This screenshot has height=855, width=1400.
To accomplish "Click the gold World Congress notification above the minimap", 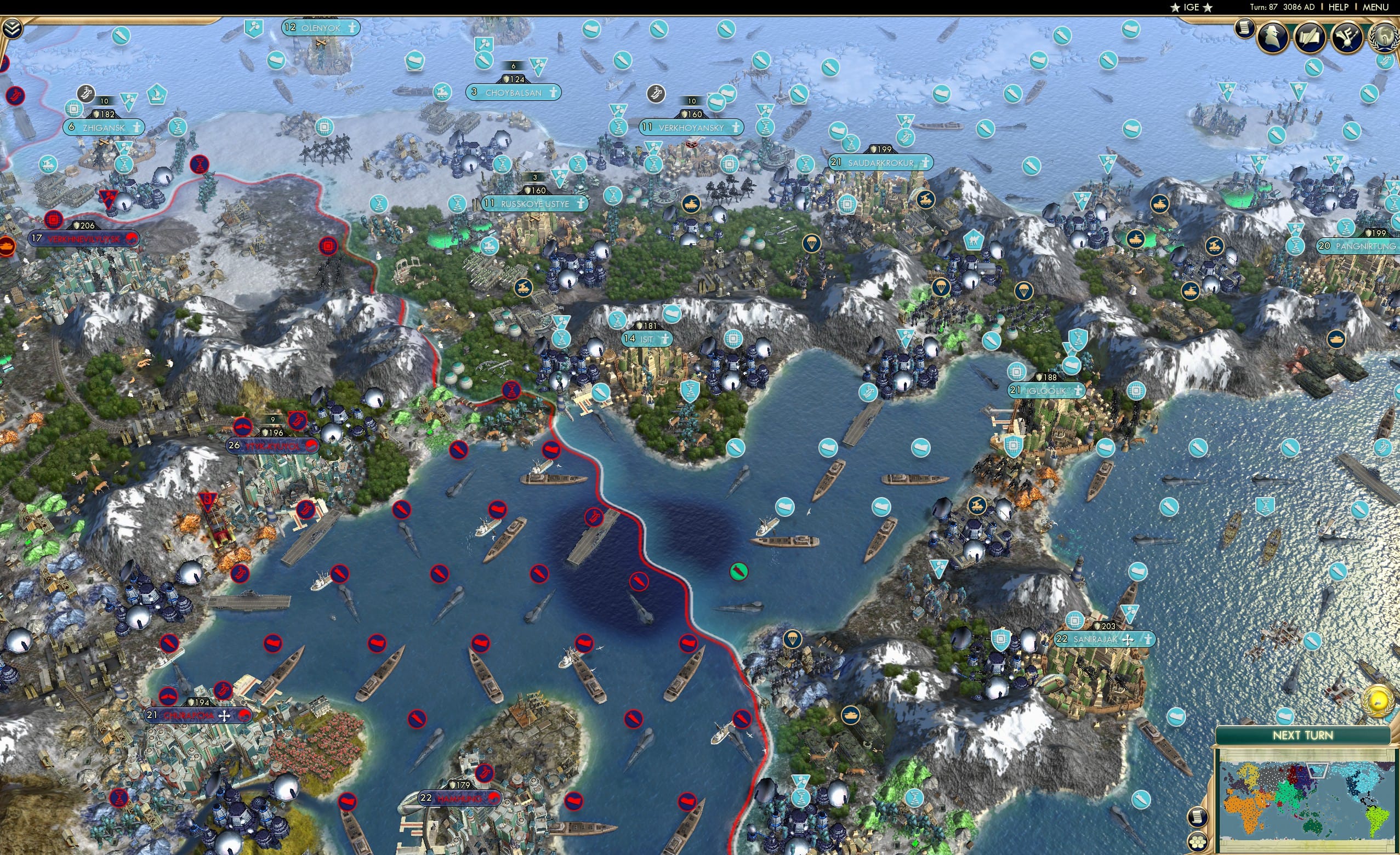I will point(1378,702).
